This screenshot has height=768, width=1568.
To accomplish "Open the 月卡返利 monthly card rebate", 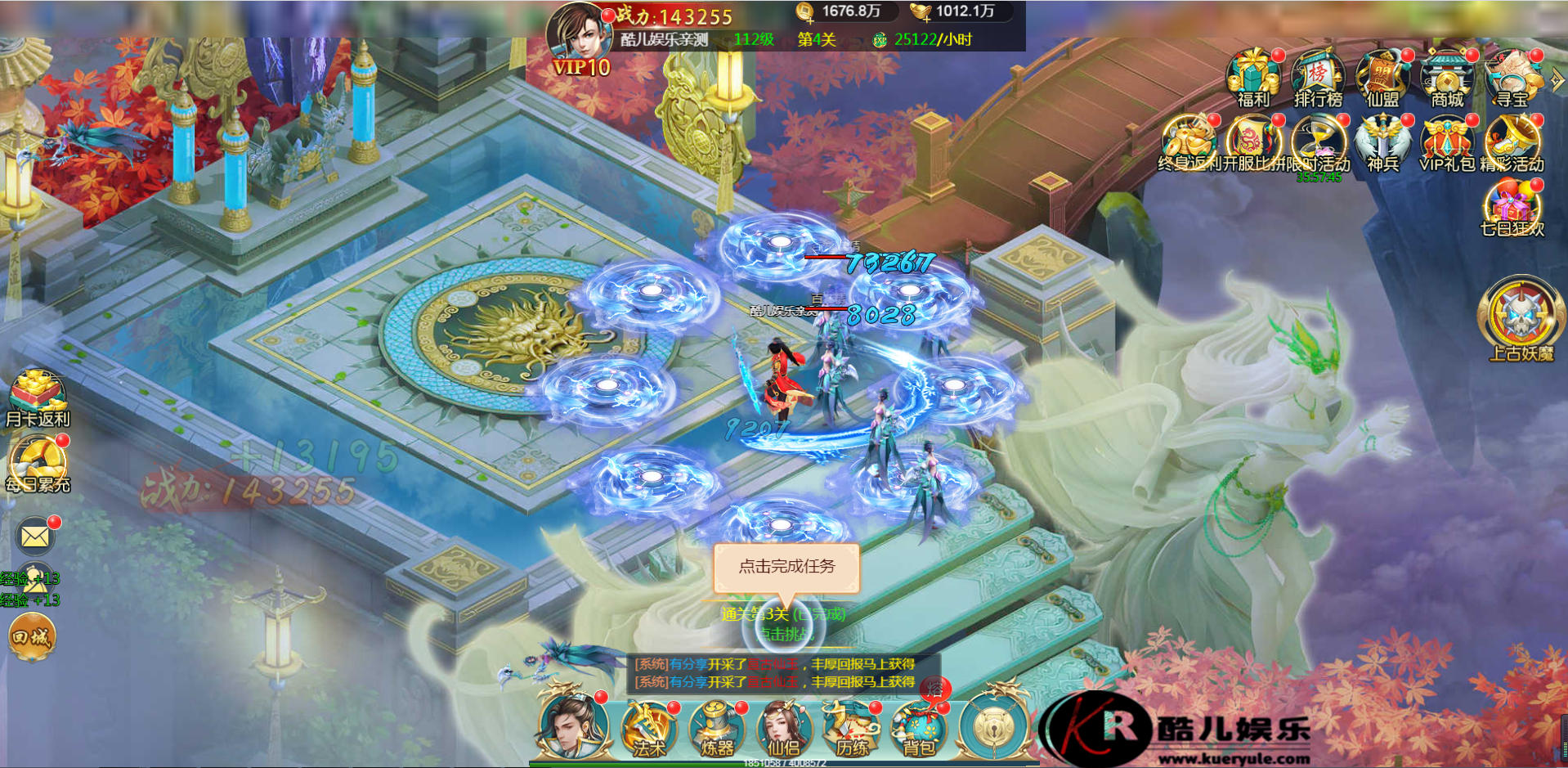I will tap(38, 398).
